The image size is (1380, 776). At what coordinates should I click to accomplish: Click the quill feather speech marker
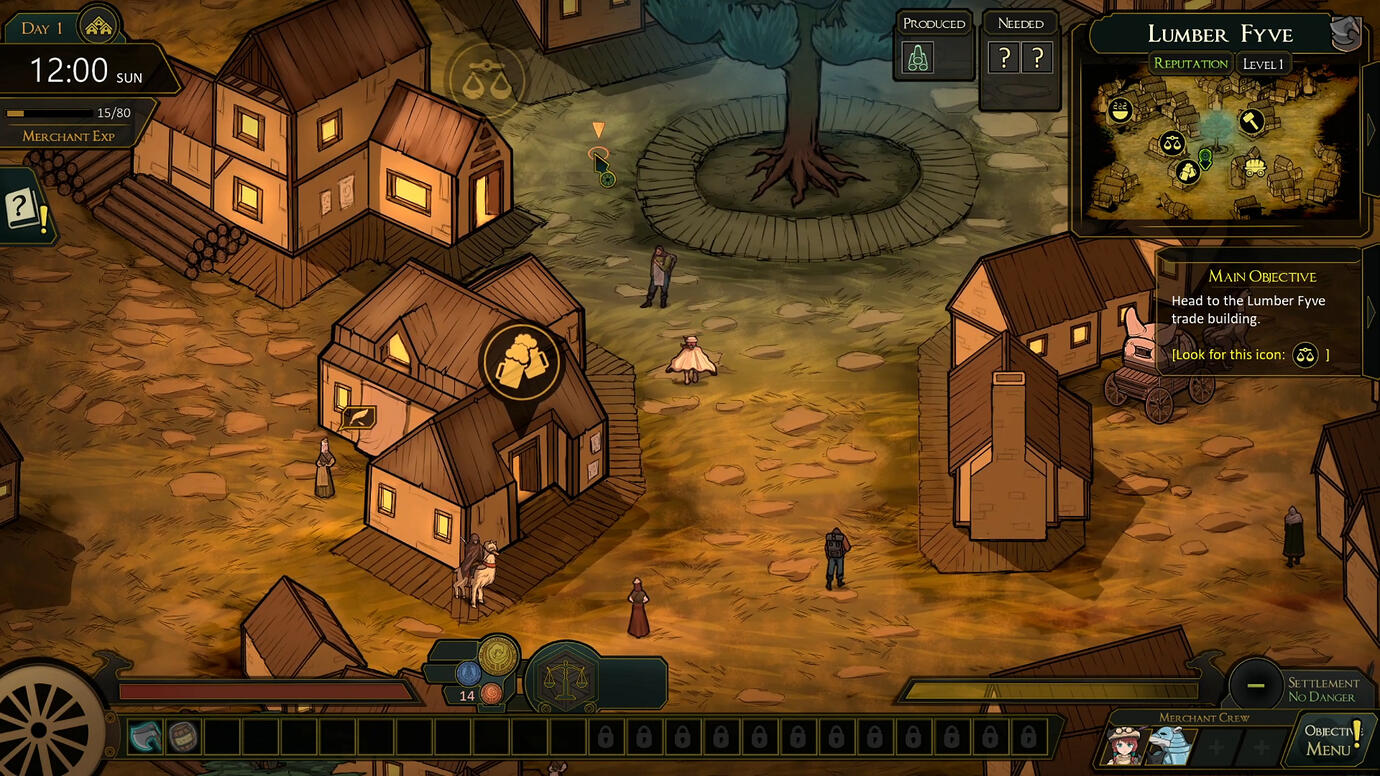point(357,417)
